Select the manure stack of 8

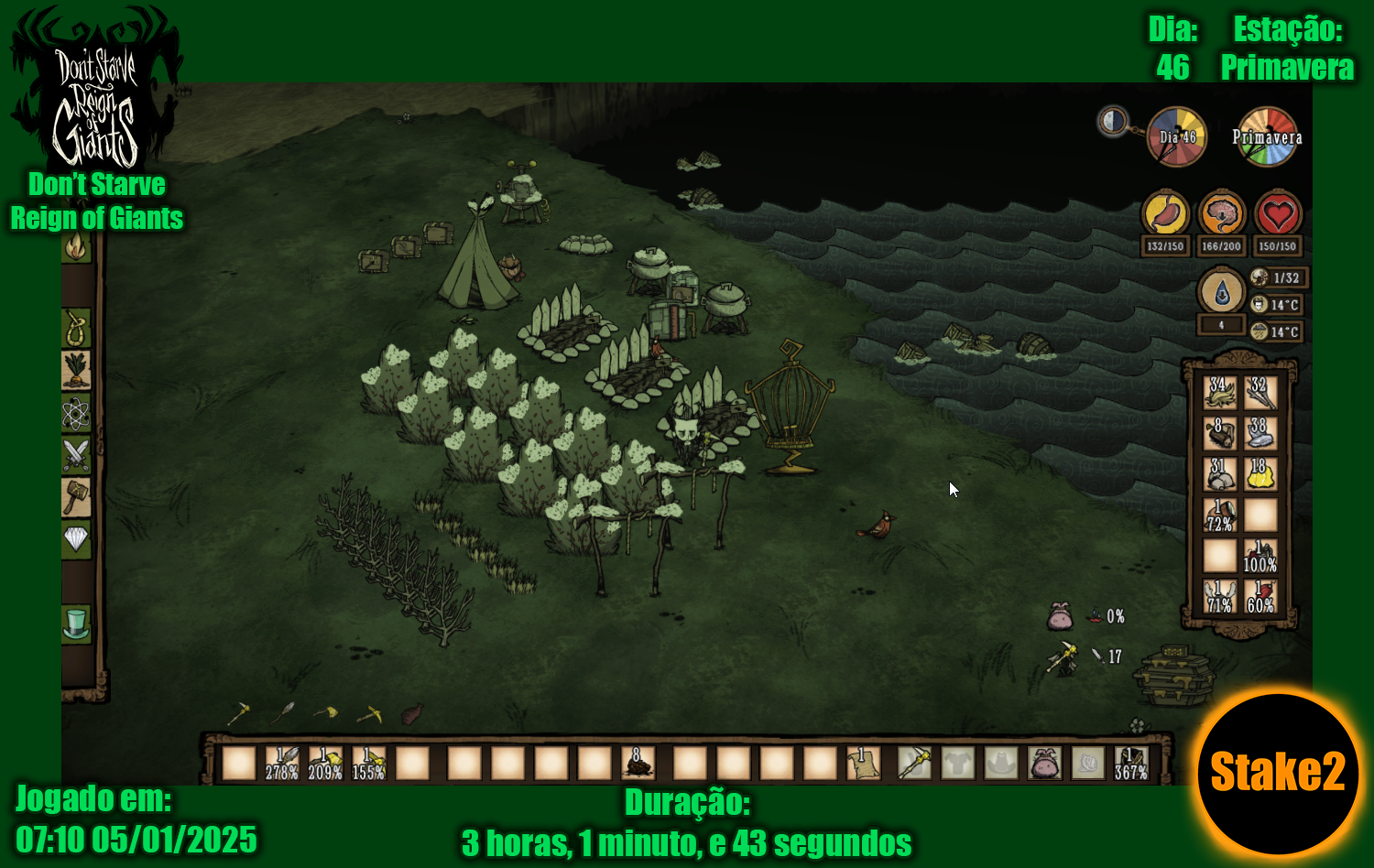coord(637,763)
